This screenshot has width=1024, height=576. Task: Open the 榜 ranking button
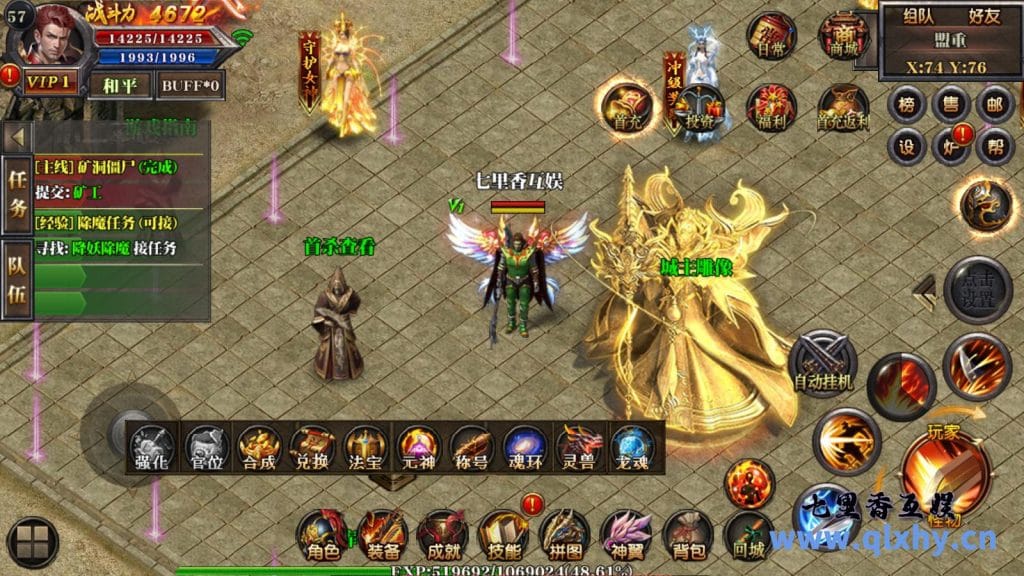pyautogui.click(x=907, y=105)
